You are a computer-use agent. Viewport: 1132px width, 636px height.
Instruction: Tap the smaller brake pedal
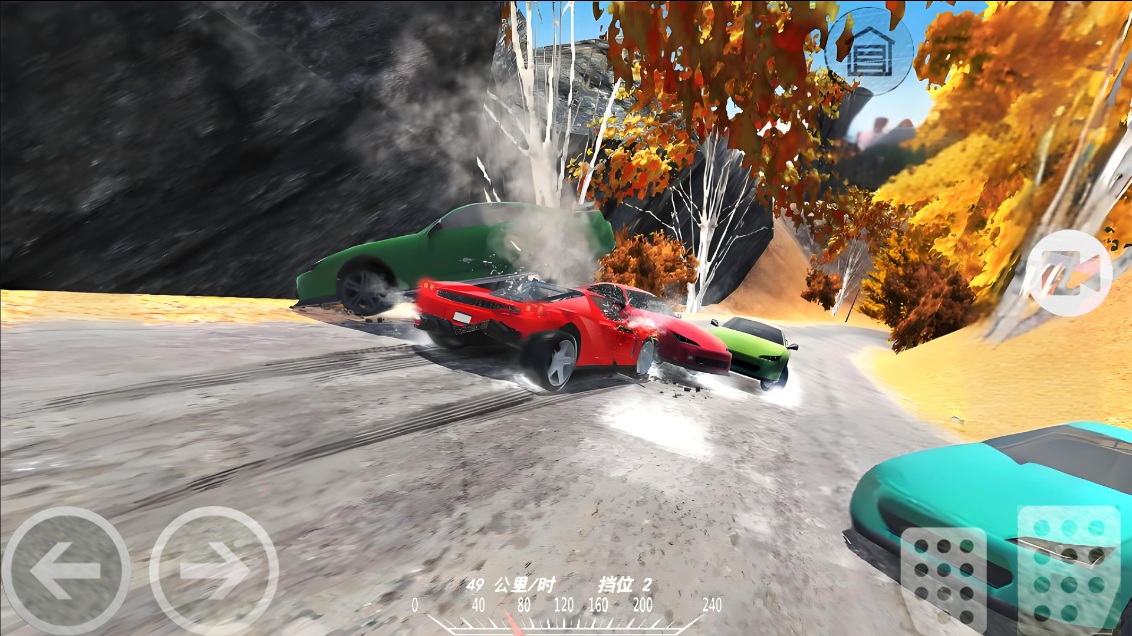coord(943,580)
